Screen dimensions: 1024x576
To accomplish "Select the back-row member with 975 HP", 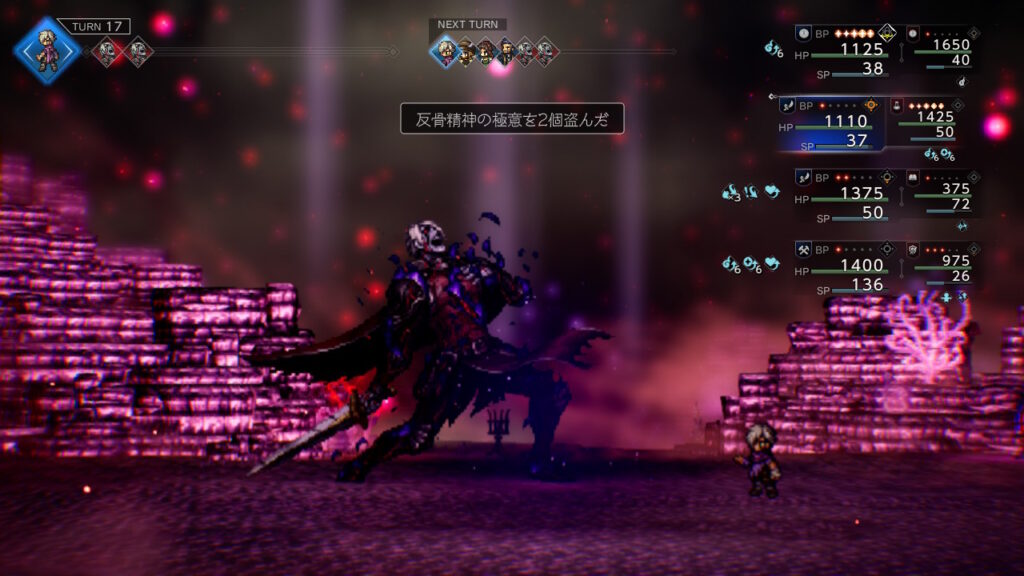I will pos(942,266).
